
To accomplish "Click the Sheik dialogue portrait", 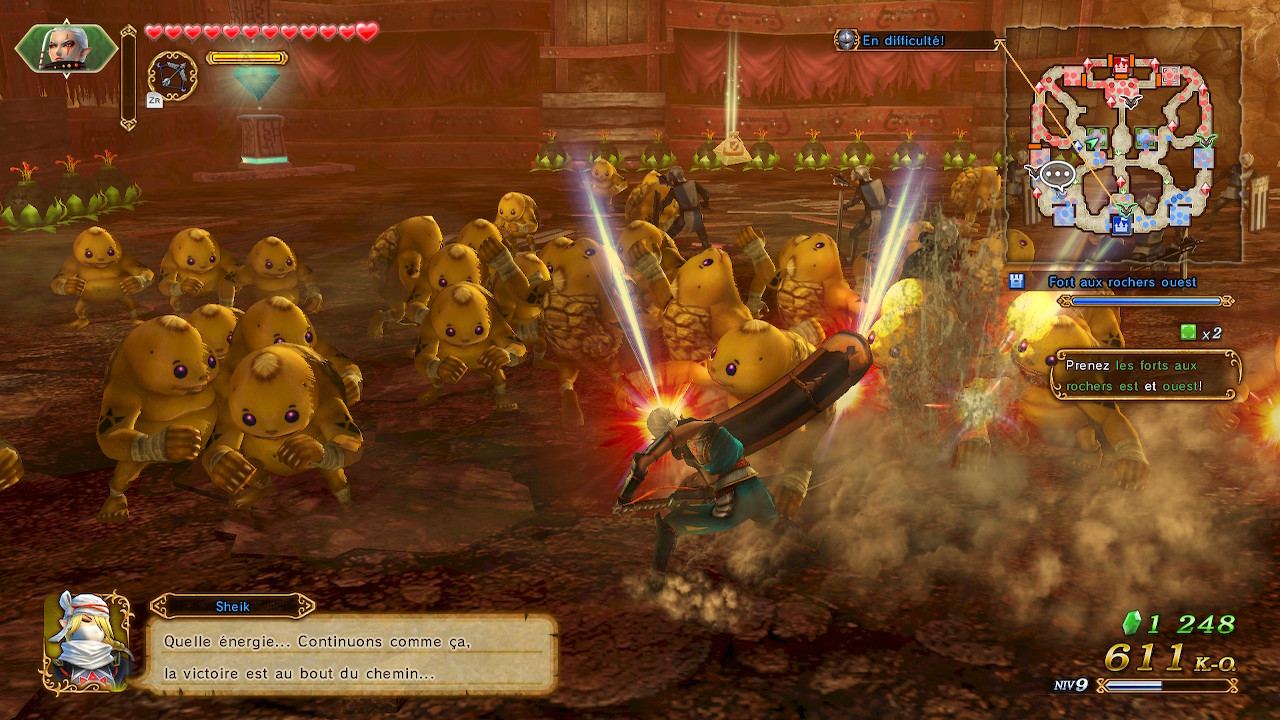I will click(x=88, y=641).
